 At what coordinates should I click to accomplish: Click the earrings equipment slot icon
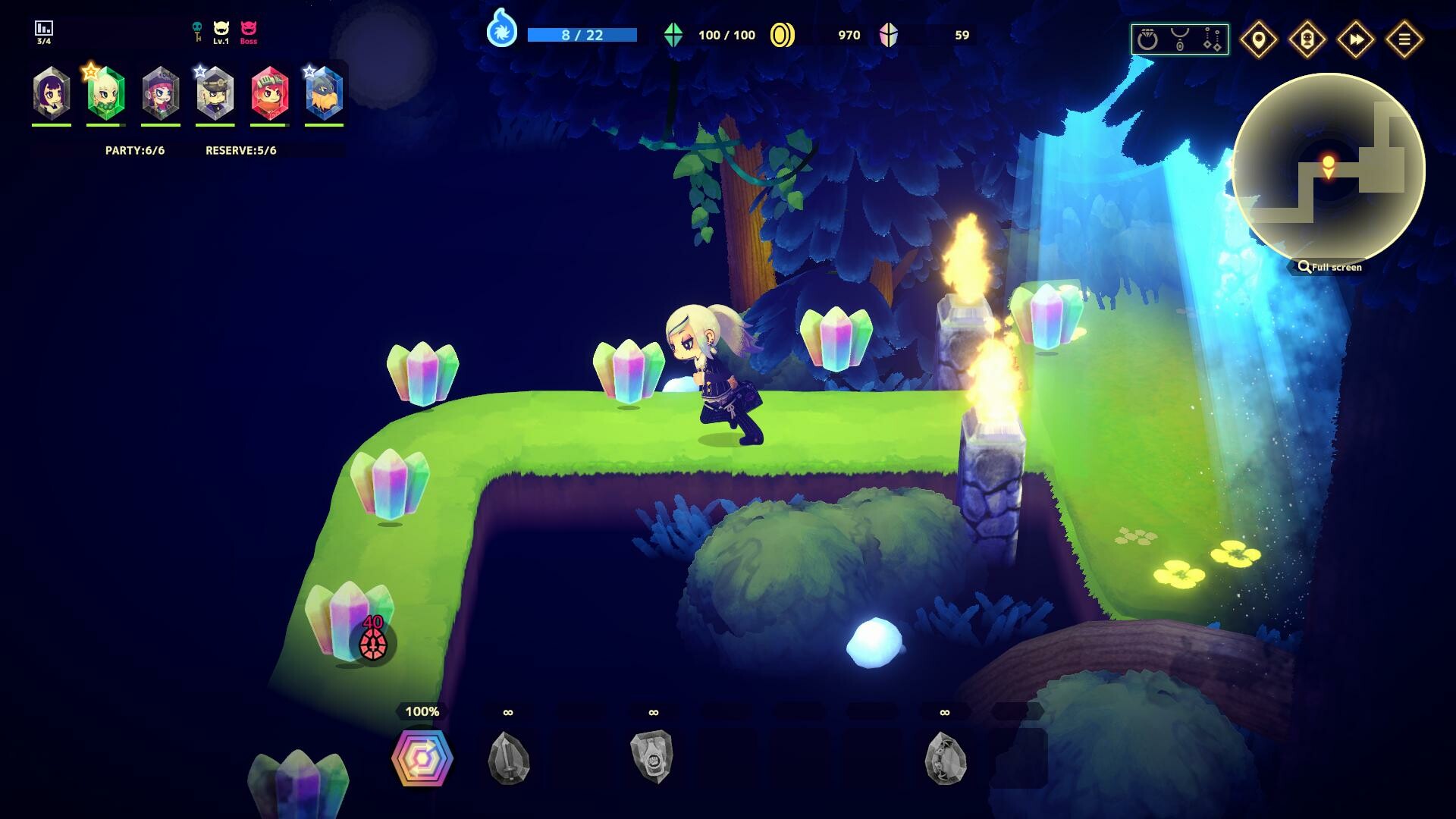tap(1212, 36)
